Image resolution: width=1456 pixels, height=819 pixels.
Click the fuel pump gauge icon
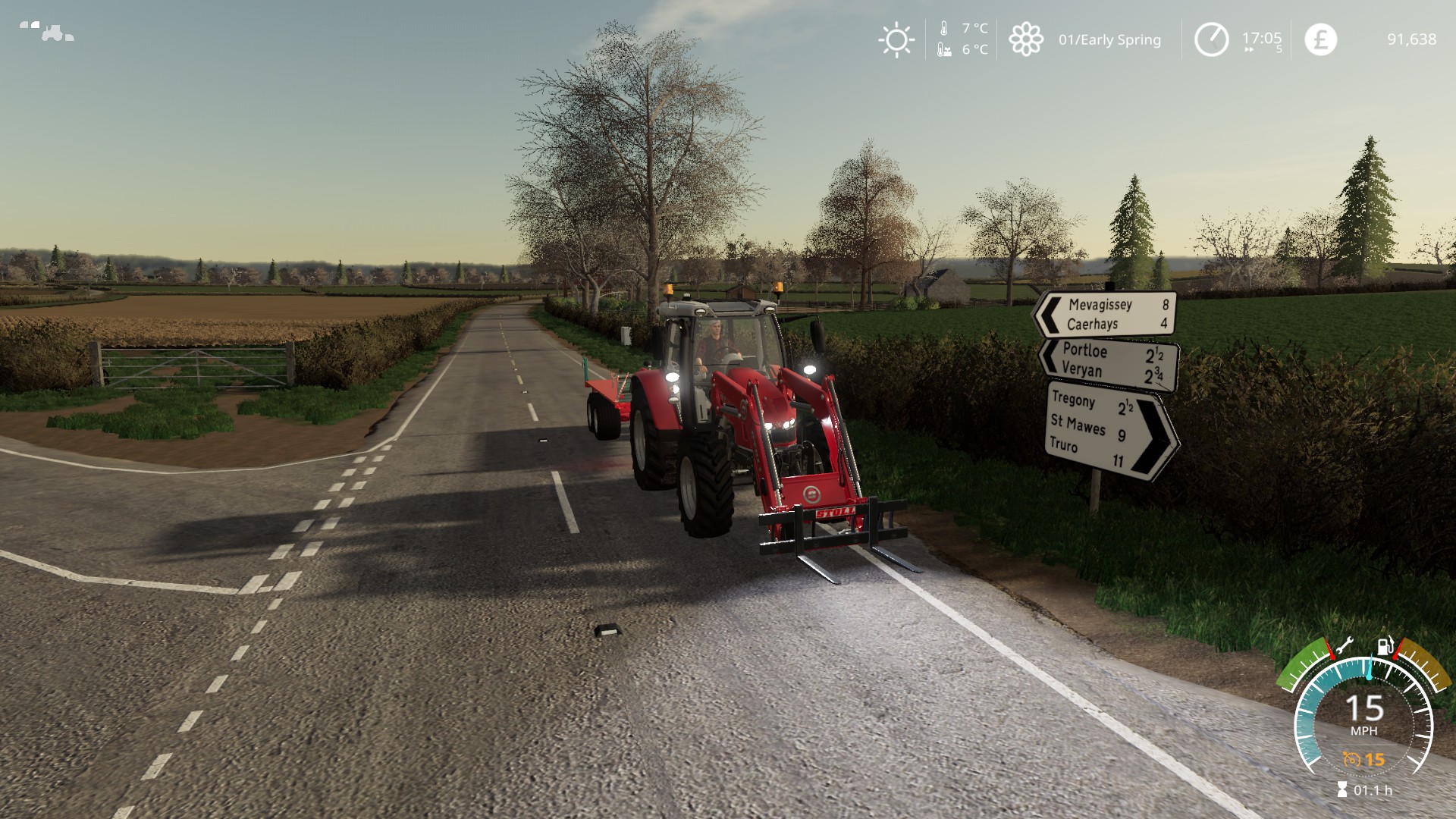click(x=1385, y=647)
